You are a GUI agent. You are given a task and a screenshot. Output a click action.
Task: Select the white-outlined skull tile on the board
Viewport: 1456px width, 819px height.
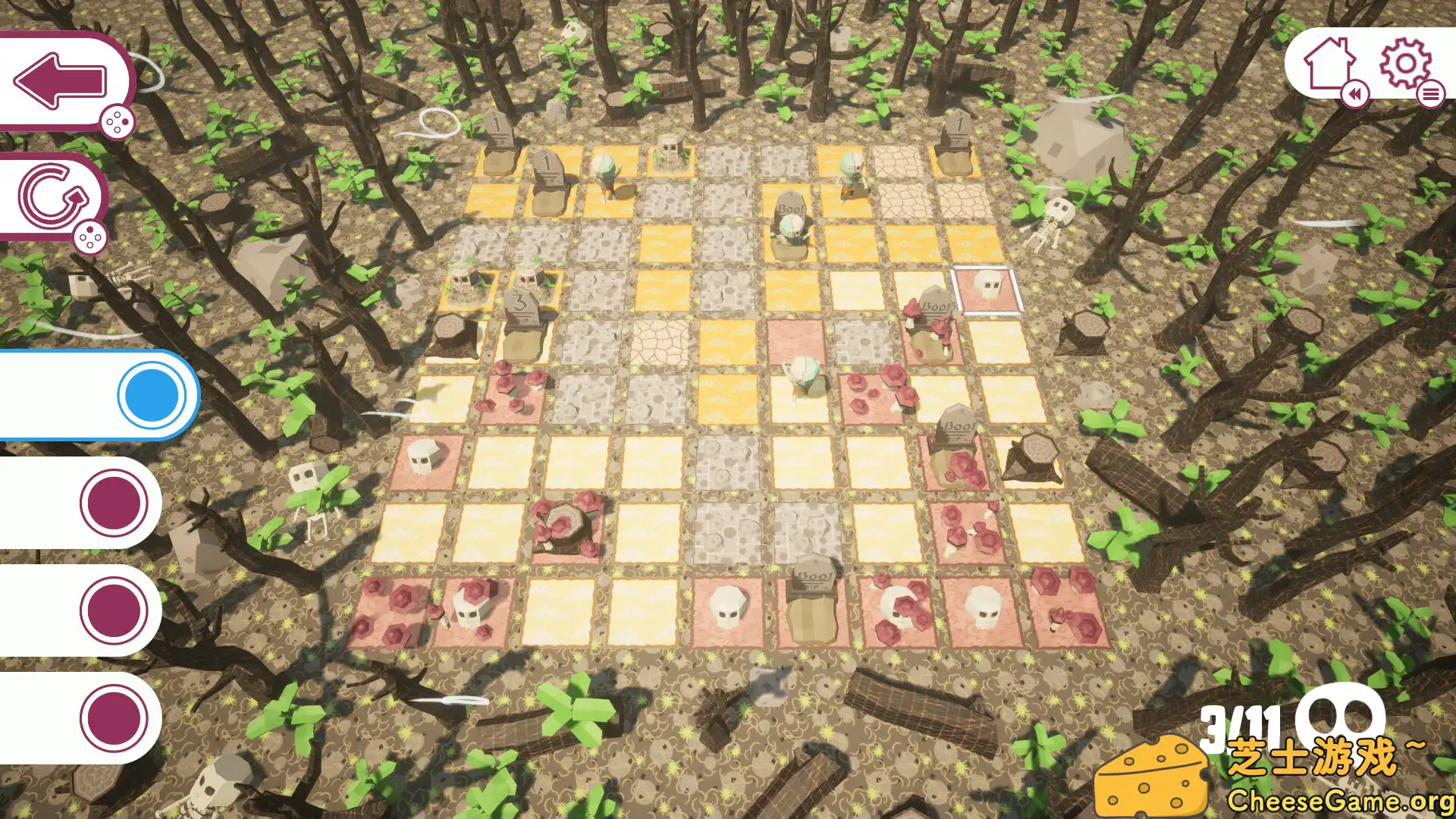[988, 288]
